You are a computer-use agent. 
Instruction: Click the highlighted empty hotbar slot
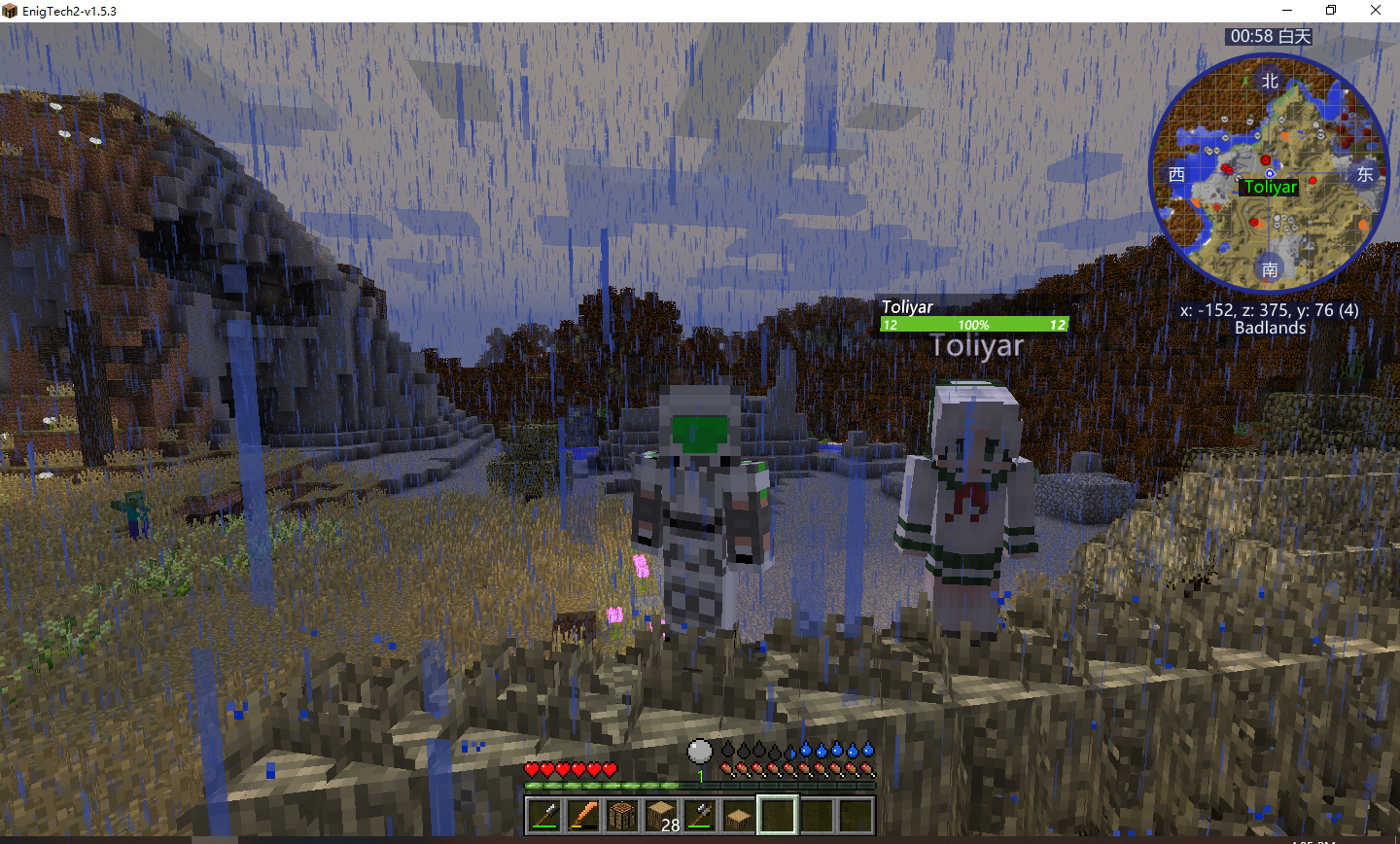pyautogui.click(x=778, y=815)
